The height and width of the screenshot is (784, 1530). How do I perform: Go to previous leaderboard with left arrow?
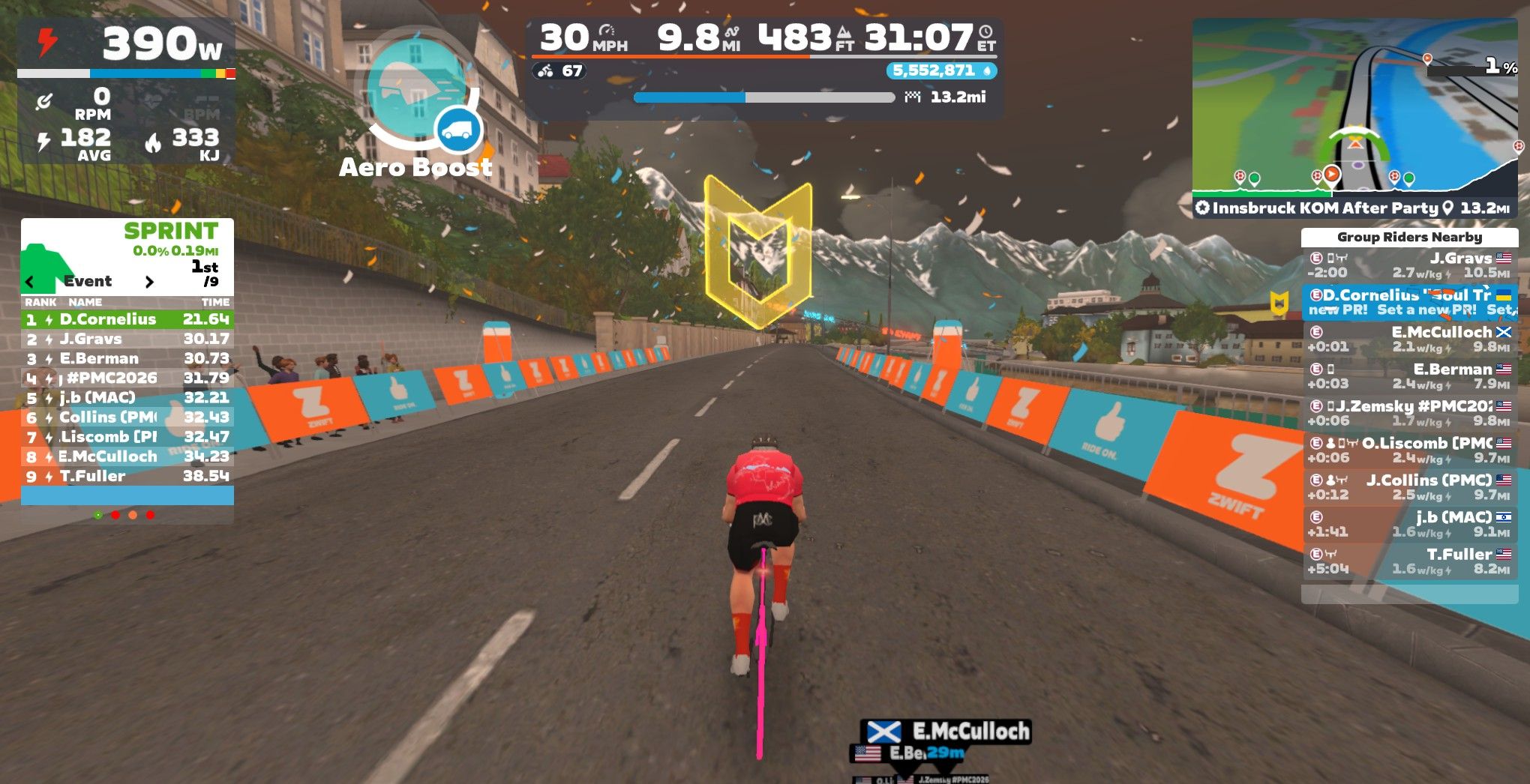(x=30, y=282)
